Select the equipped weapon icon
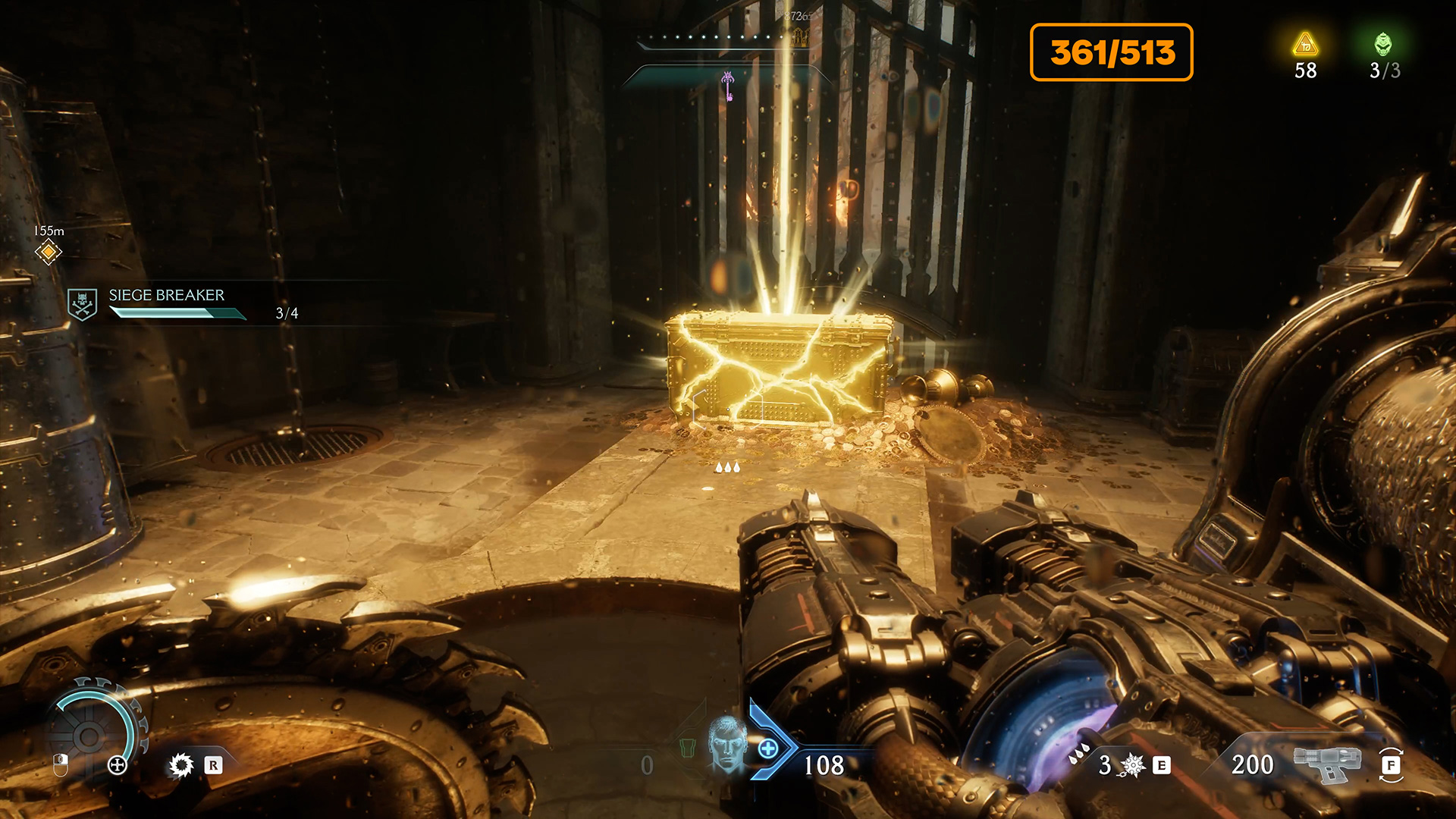Image resolution: width=1456 pixels, height=819 pixels. pyautogui.click(x=1326, y=764)
